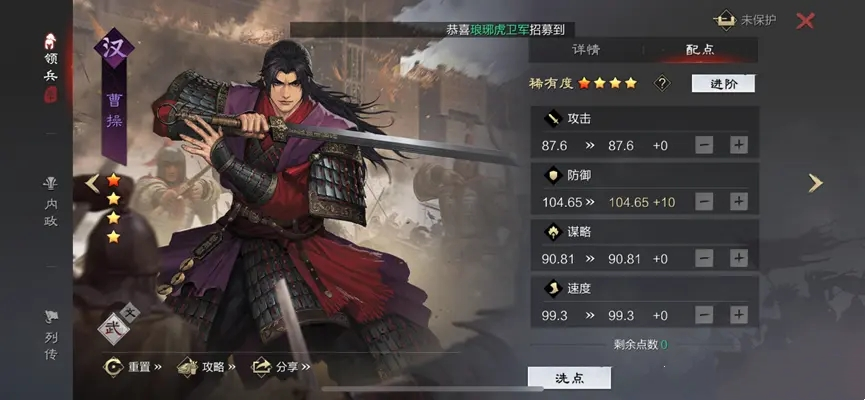Close the hero panel with the red X
The image size is (865, 400).
[805, 20]
